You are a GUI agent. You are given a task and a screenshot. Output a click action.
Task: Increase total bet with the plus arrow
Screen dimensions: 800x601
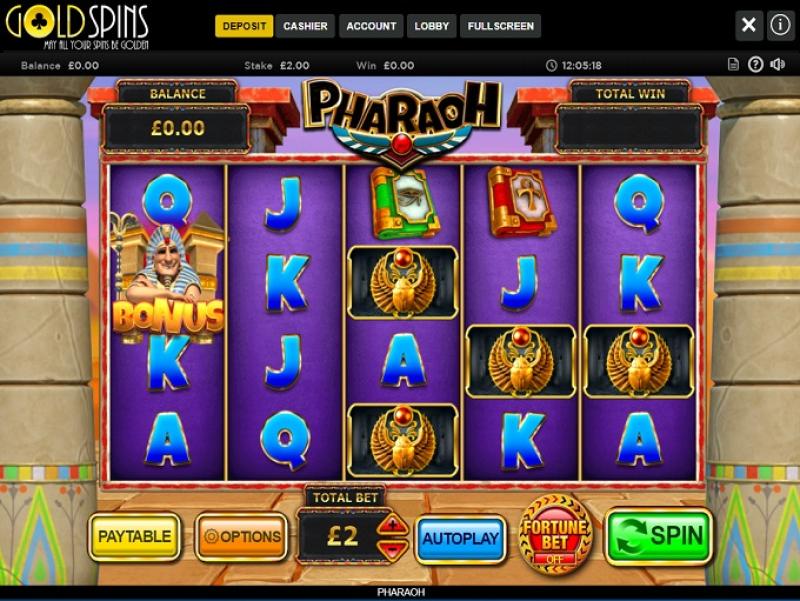[x=393, y=523]
